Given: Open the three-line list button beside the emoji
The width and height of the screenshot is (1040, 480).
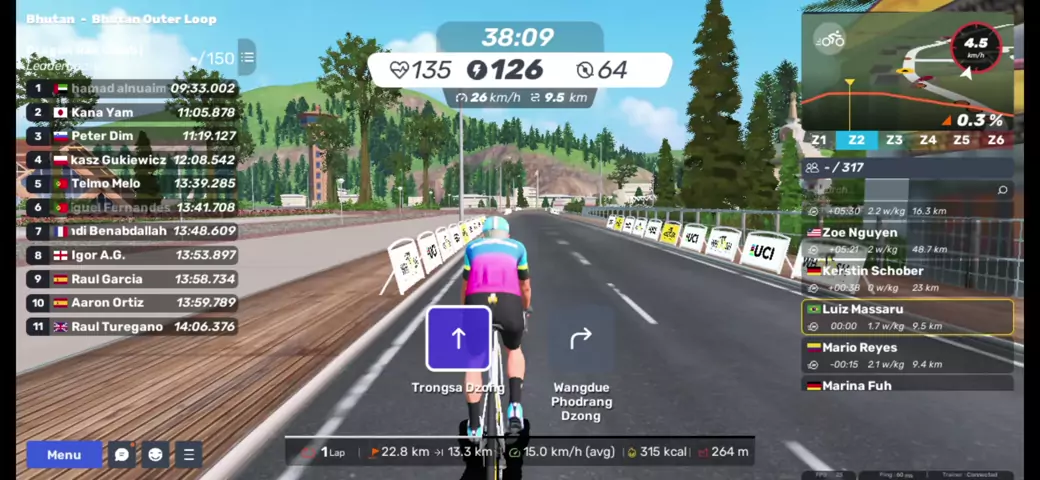Looking at the screenshot, I should click(x=188, y=455).
